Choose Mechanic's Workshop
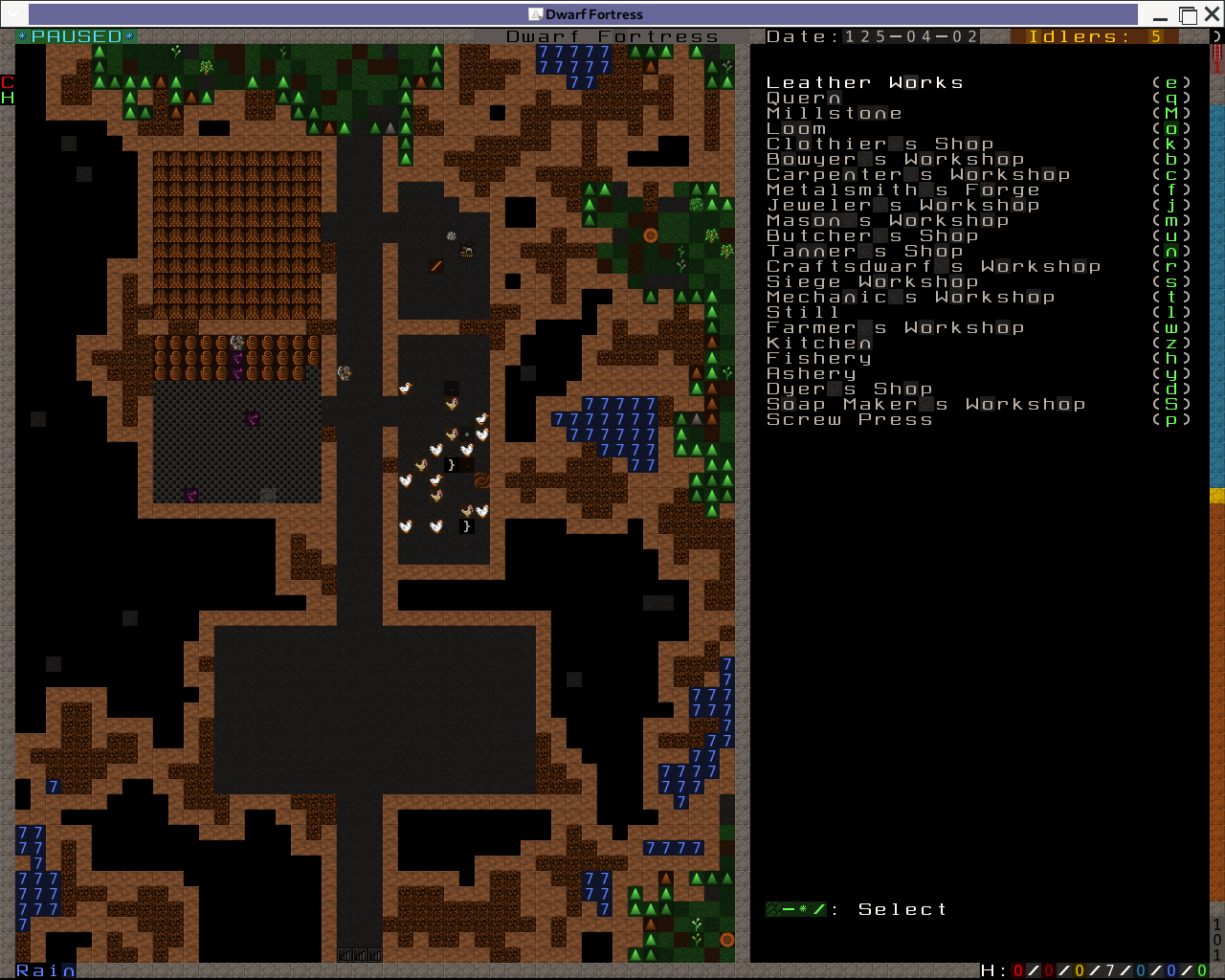The image size is (1225, 980). (x=910, y=298)
